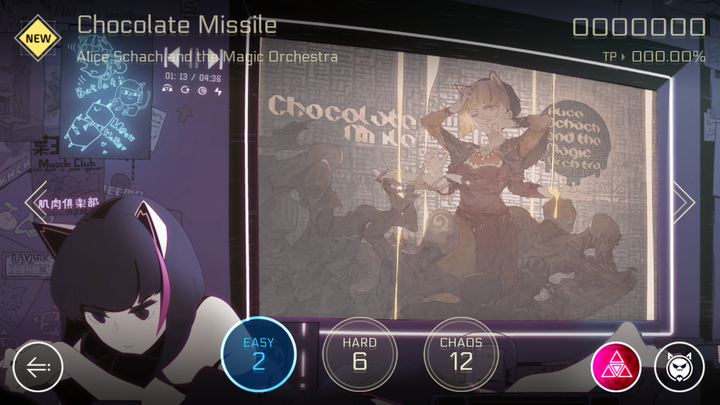Tap the pink triangle emblem button

click(x=615, y=367)
